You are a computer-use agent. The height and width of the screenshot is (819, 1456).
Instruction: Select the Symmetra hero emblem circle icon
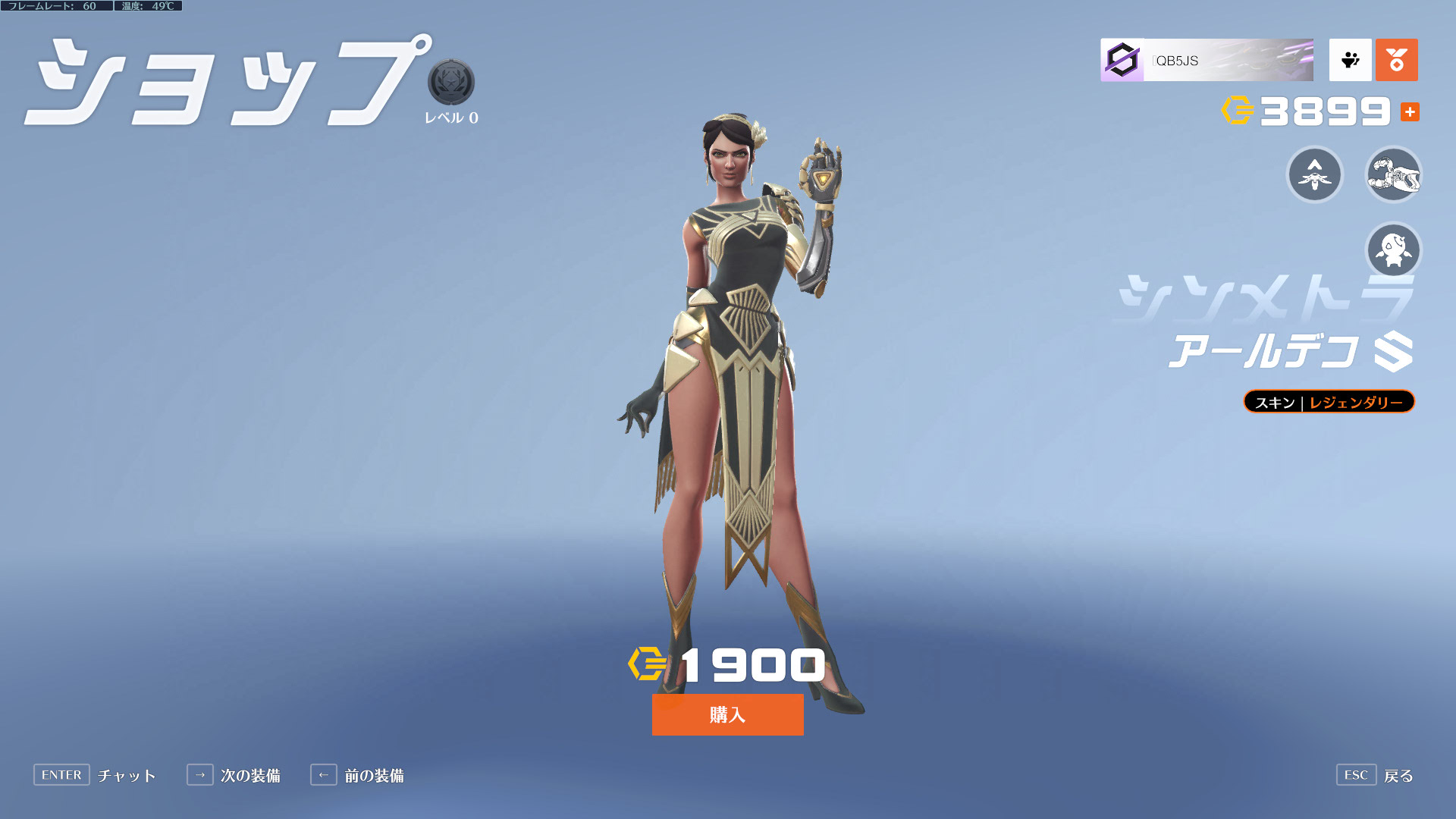(1315, 174)
